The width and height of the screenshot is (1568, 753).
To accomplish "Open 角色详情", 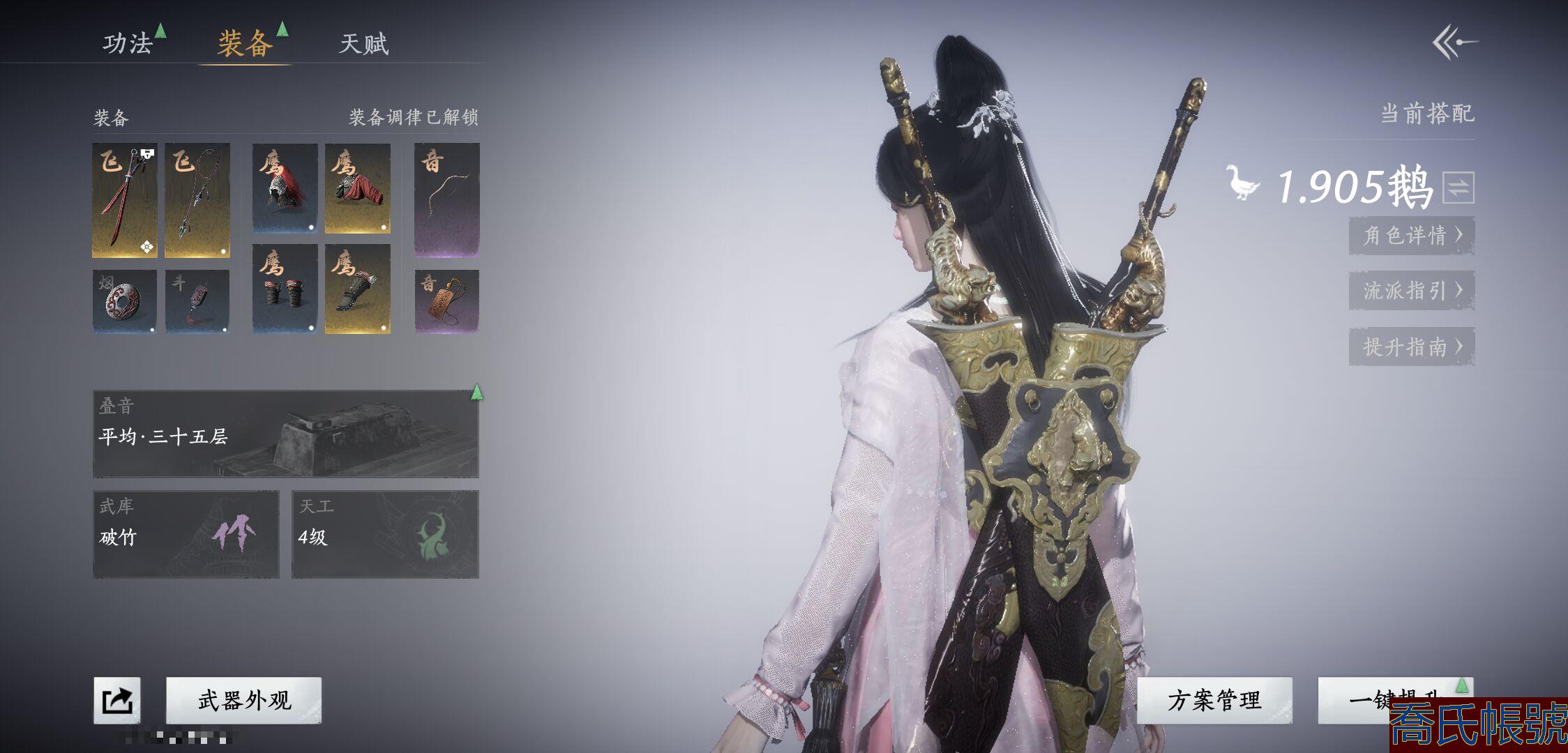I will tap(1411, 236).
